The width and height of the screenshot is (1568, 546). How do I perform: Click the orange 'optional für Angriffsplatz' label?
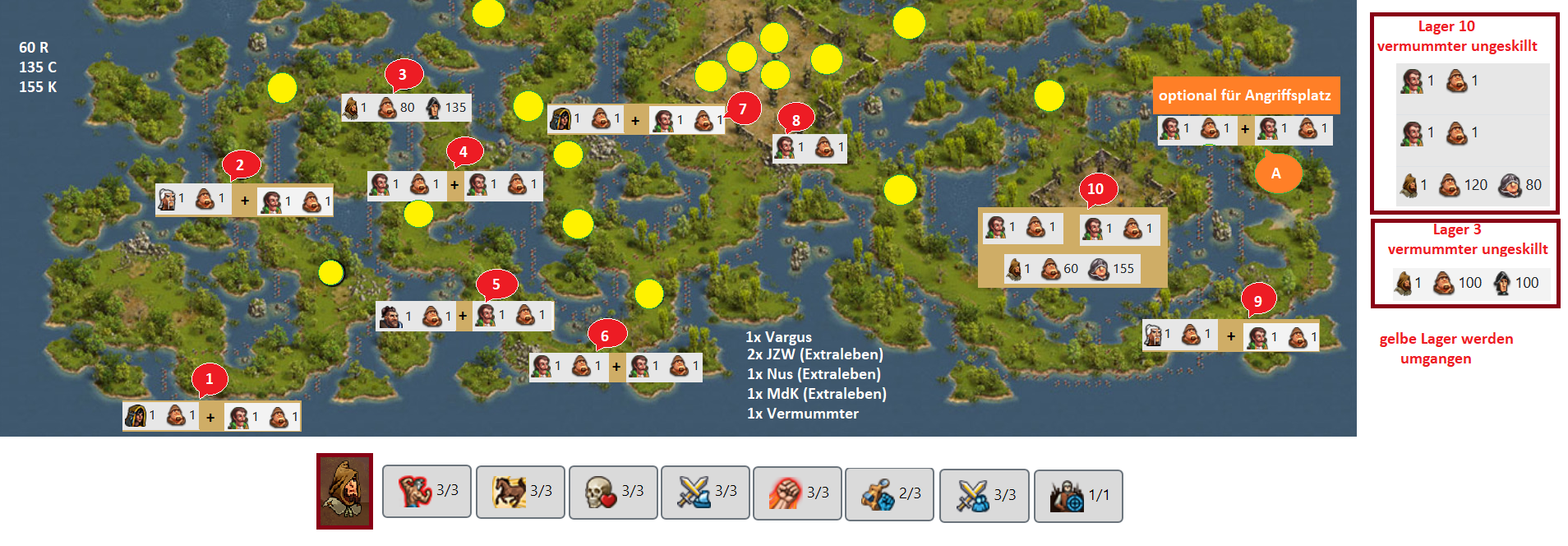tap(1245, 95)
